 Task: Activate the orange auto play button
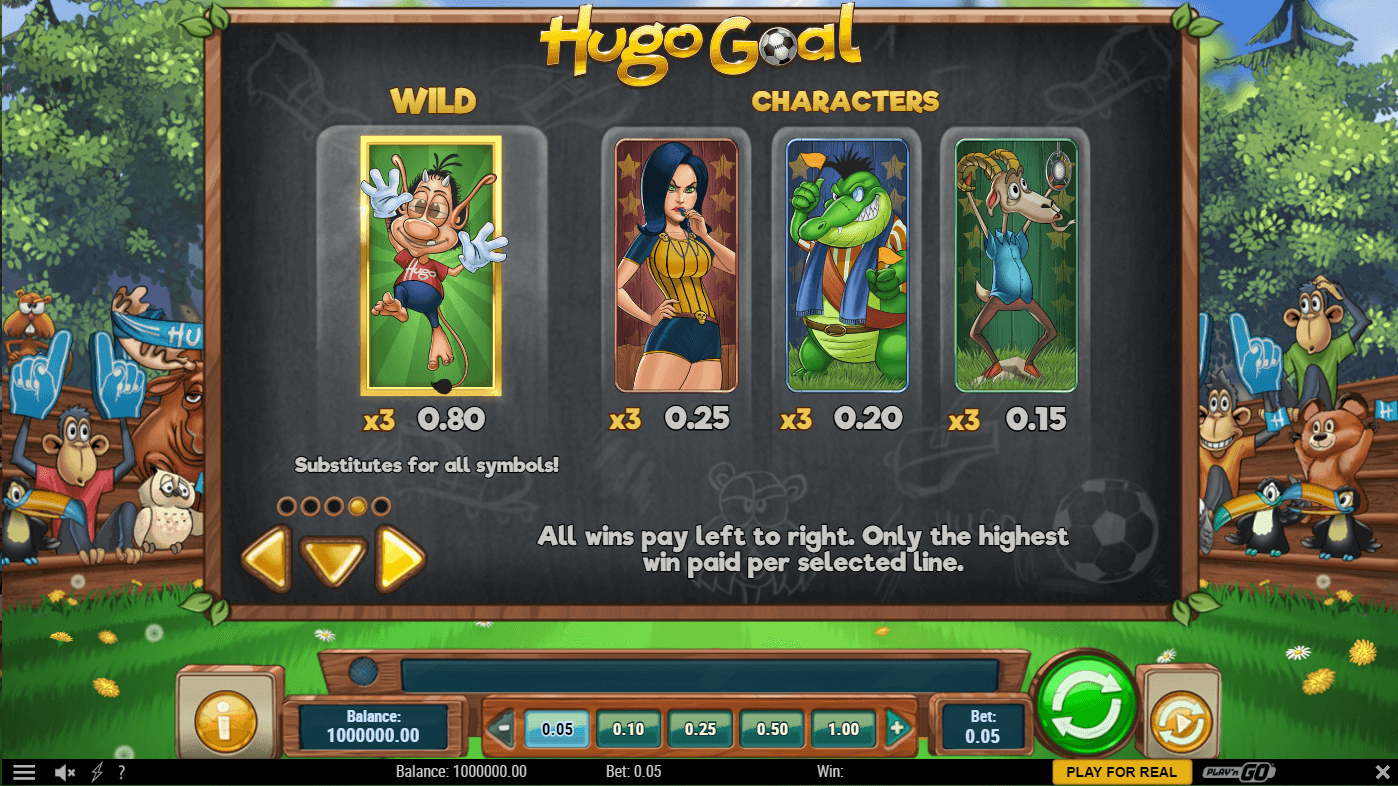pyautogui.click(x=1181, y=721)
